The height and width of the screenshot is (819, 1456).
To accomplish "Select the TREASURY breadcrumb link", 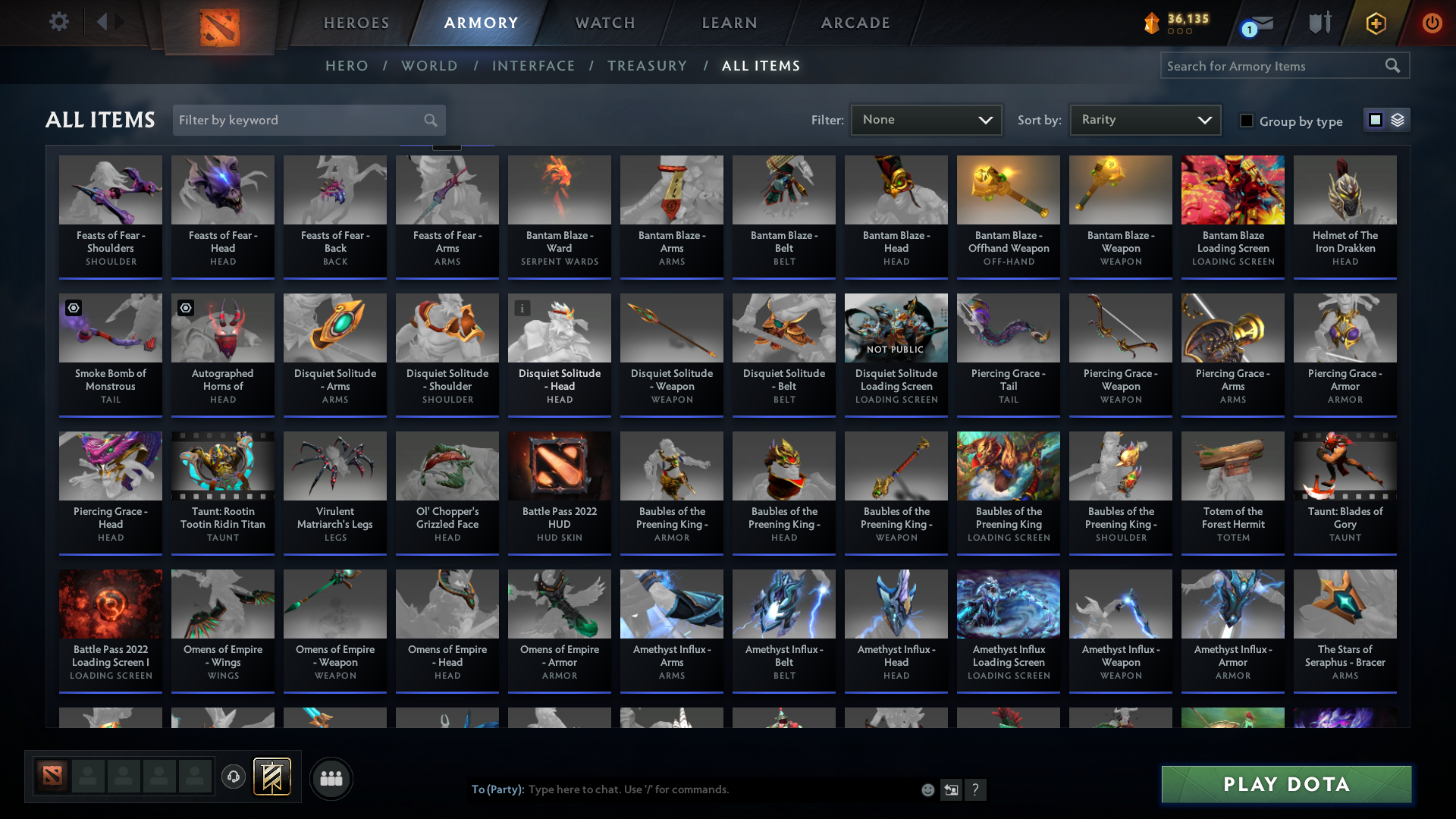I will coord(647,66).
